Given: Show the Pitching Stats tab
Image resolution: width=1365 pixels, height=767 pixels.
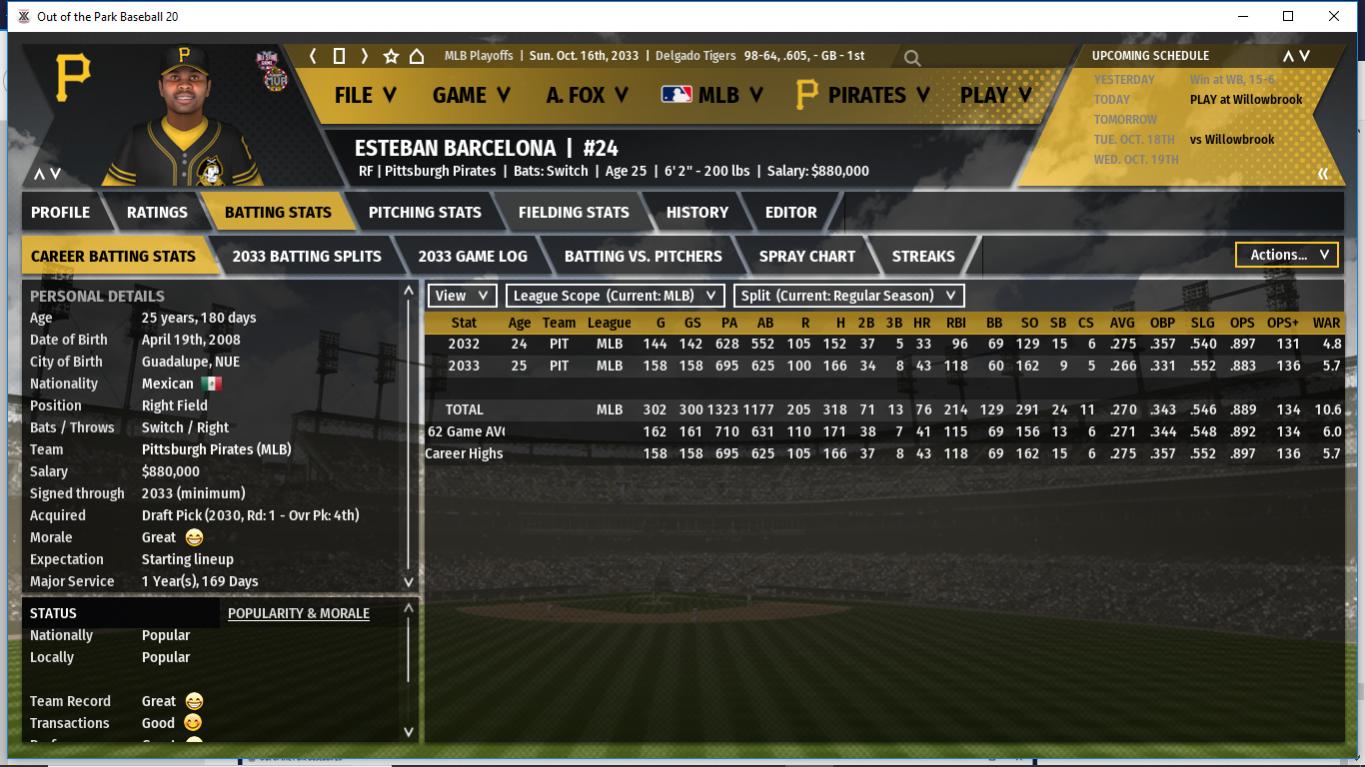Looking at the screenshot, I should tap(425, 212).
